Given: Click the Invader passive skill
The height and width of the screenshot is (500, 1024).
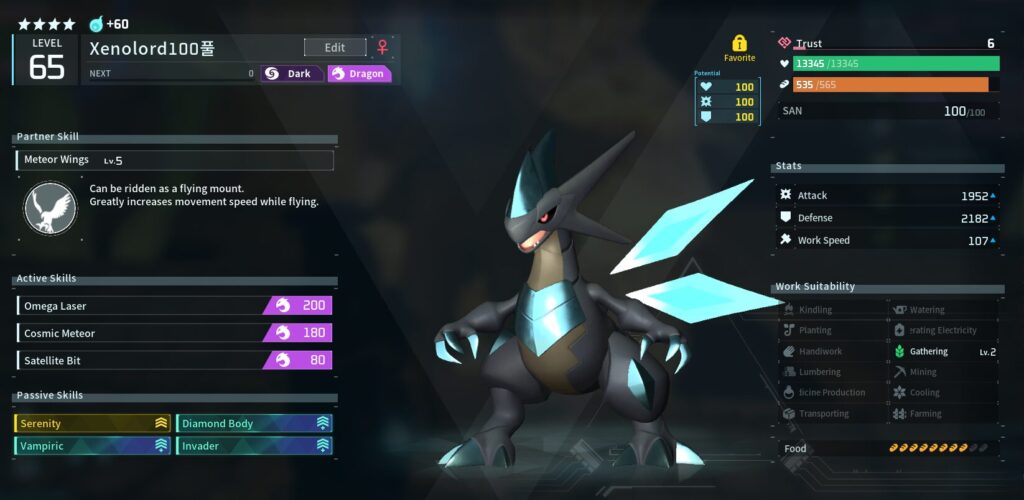Looking at the screenshot, I should point(254,446).
